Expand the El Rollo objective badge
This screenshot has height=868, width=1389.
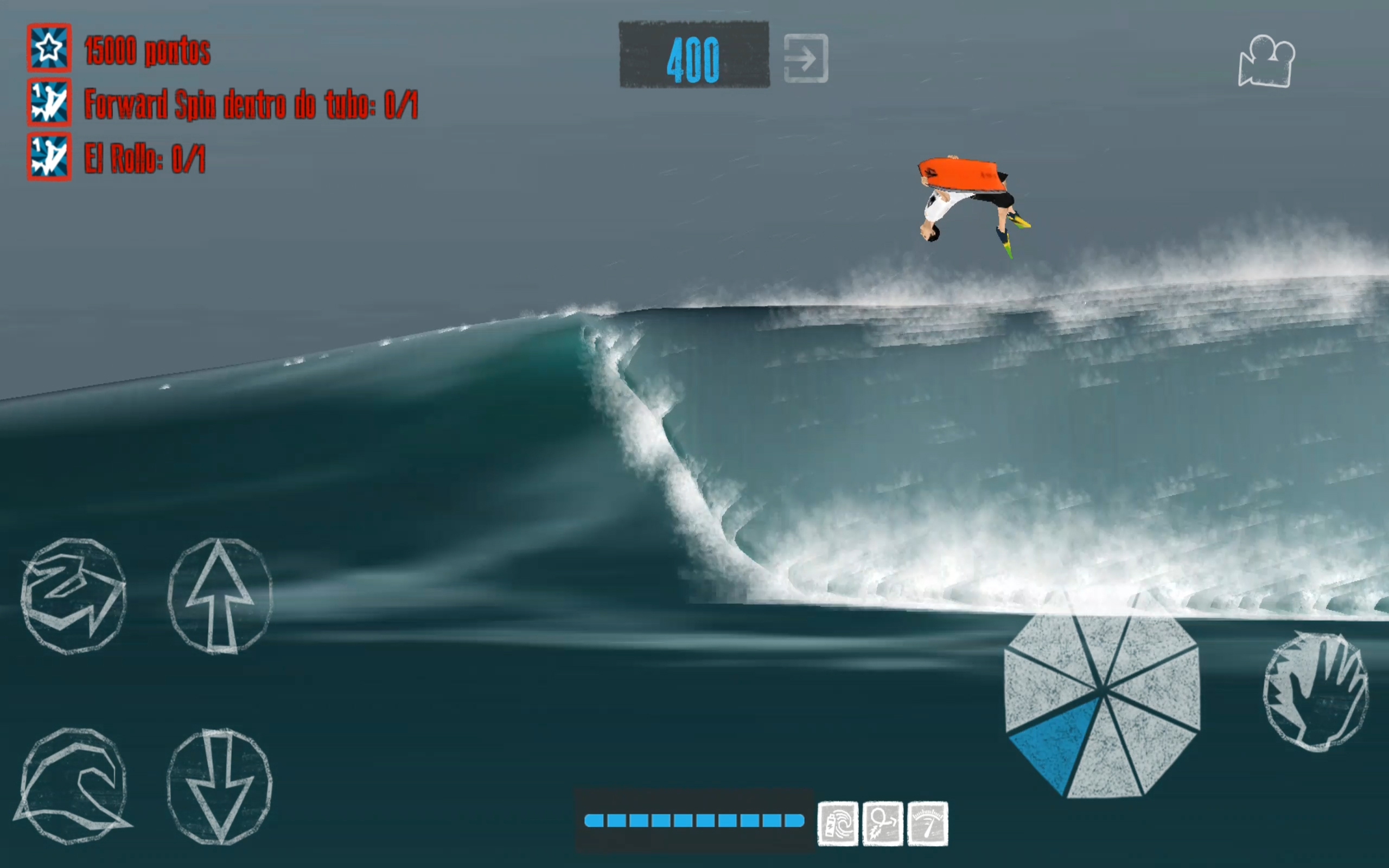point(49,158)
